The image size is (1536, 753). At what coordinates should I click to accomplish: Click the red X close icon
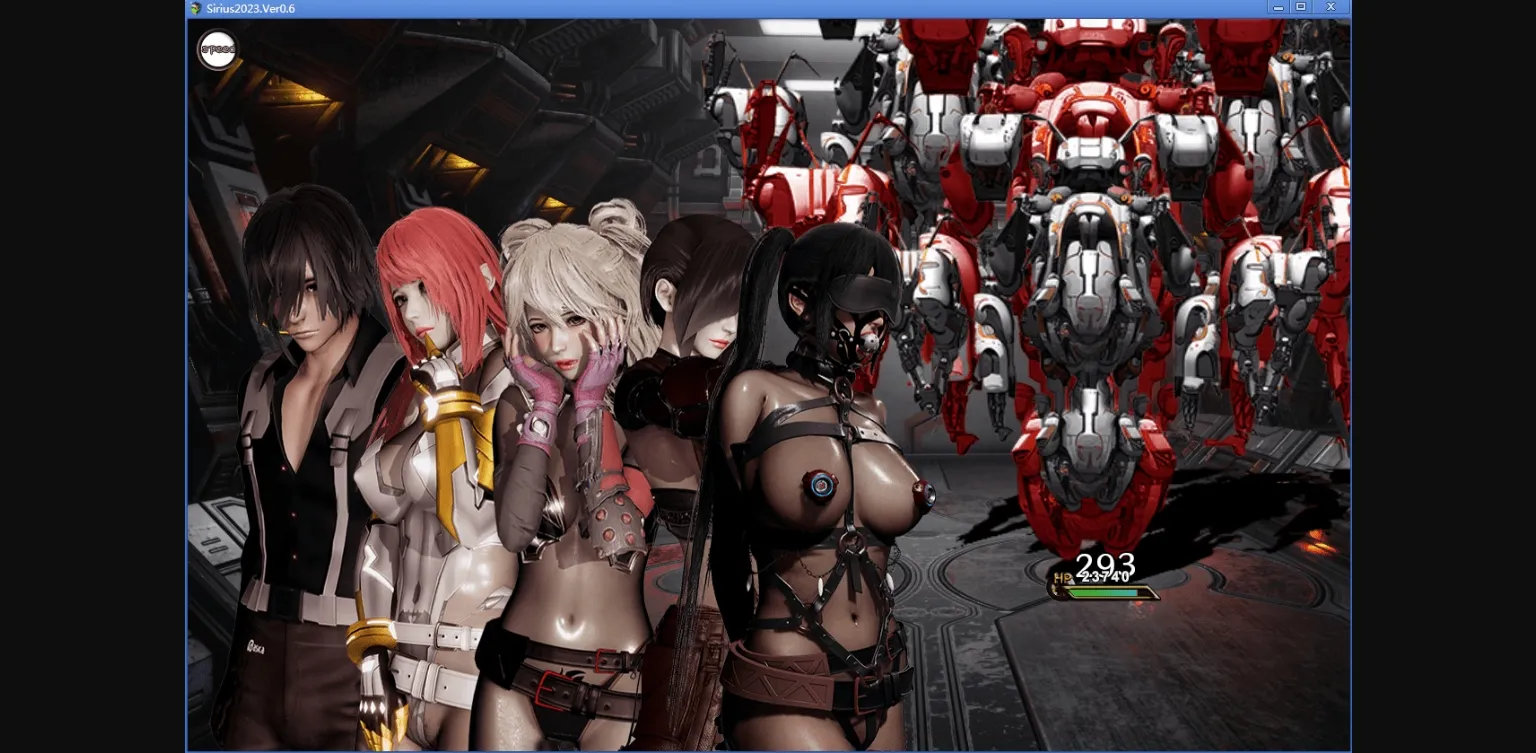[1330, 6]
